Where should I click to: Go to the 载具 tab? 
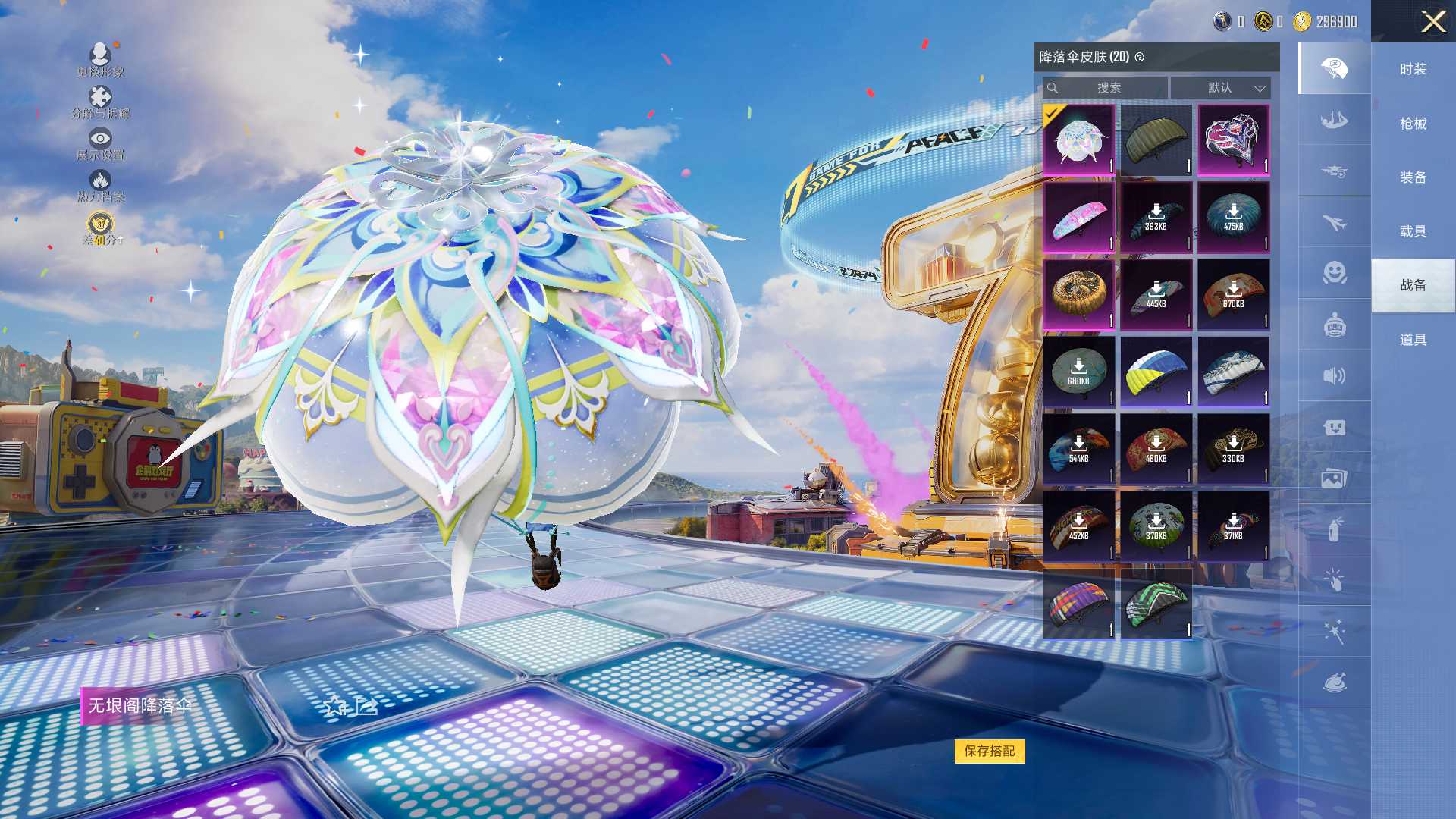click(1413, 231)
